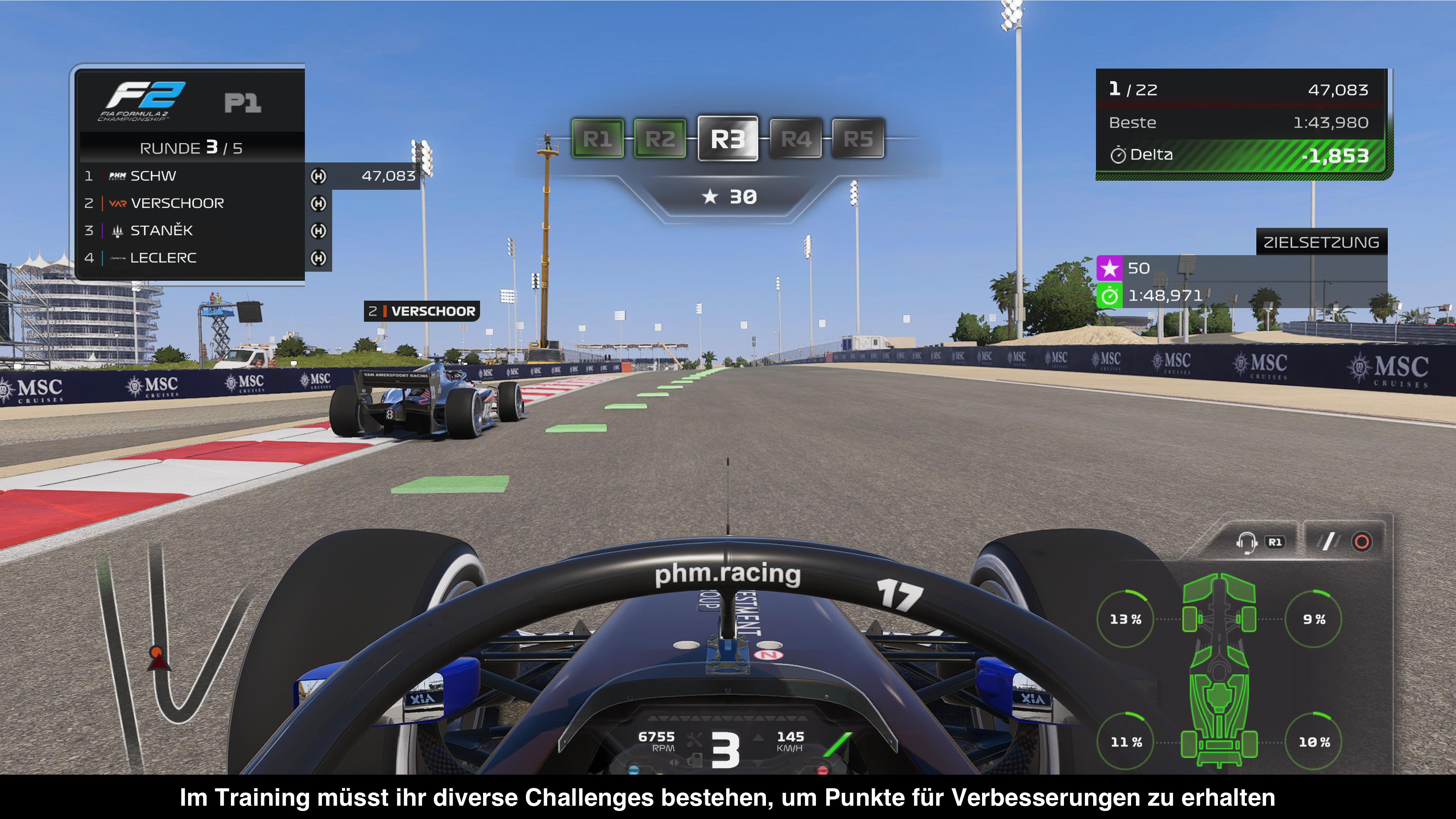Activate the team radio headset icon
1456x819 pixels.
[1246, 542]
